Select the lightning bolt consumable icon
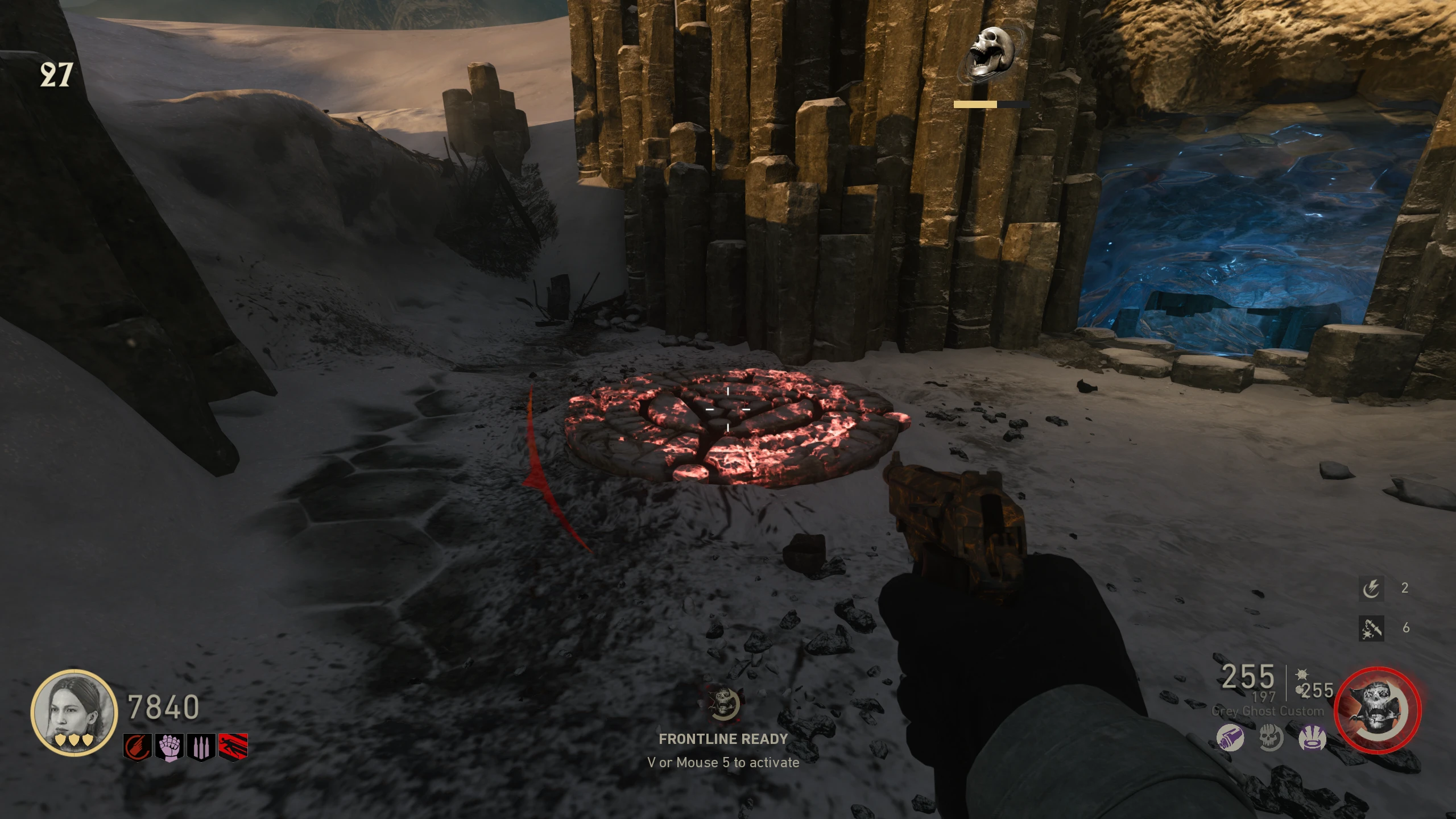This screenshot has width=1456, height=819. [1371, 588]
